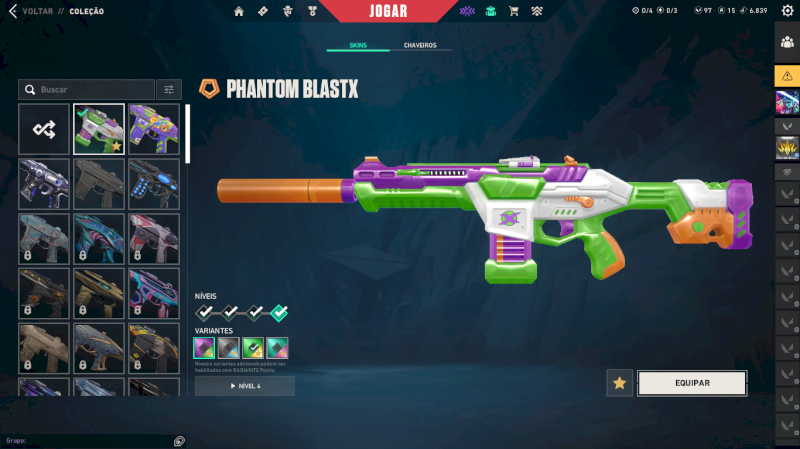Select the purple-pink variant swatch
The width and height of the screenshot is (800, 449).
[x=204, y=347]
